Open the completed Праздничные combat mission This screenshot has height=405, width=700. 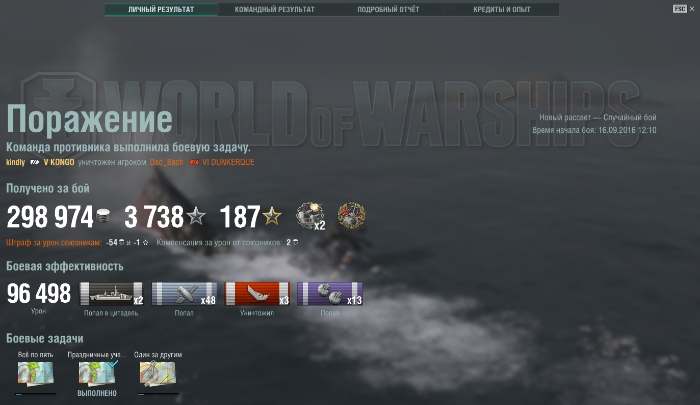97,373
